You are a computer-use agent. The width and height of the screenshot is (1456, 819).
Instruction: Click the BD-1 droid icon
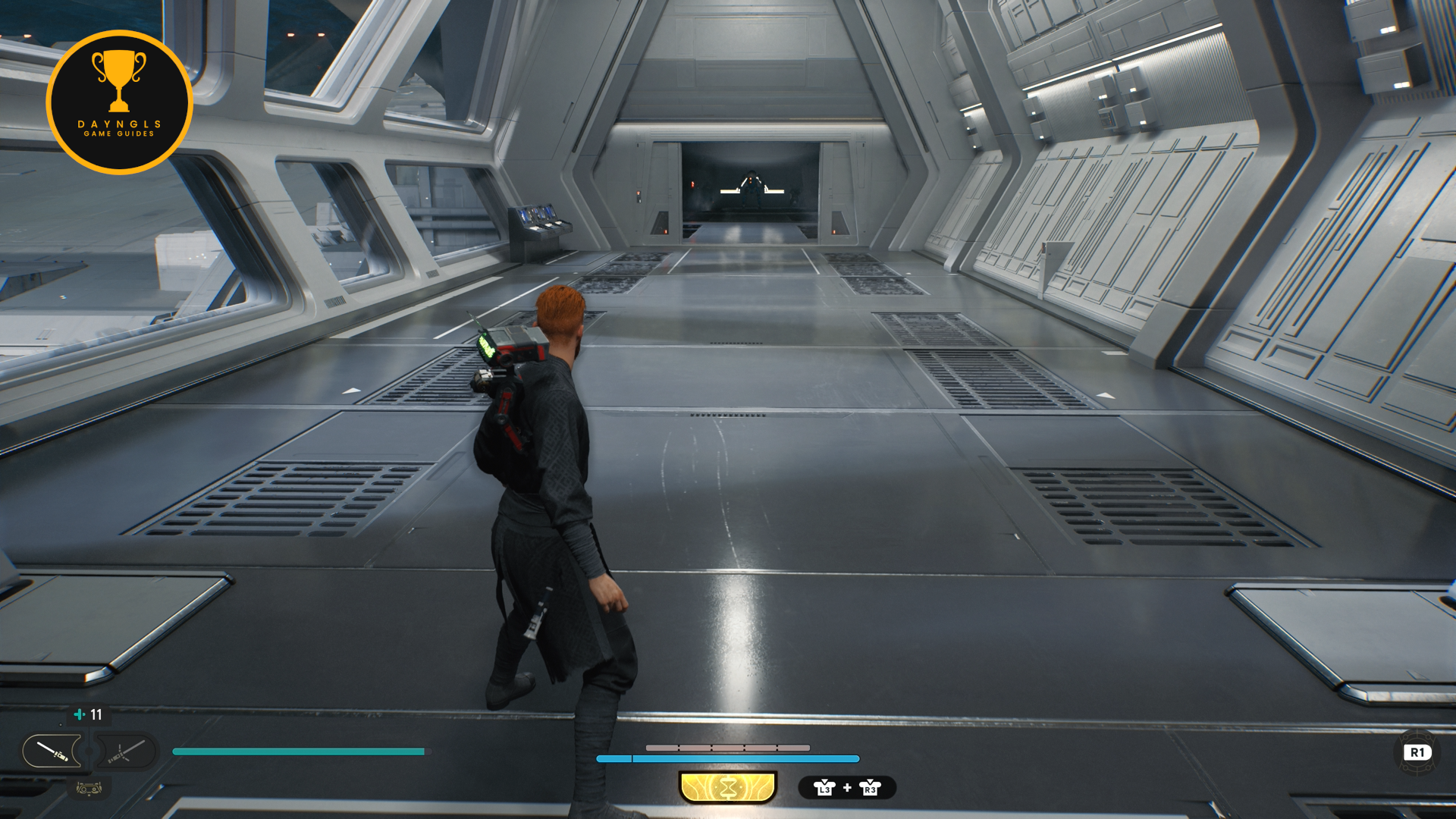click(89, 789)
